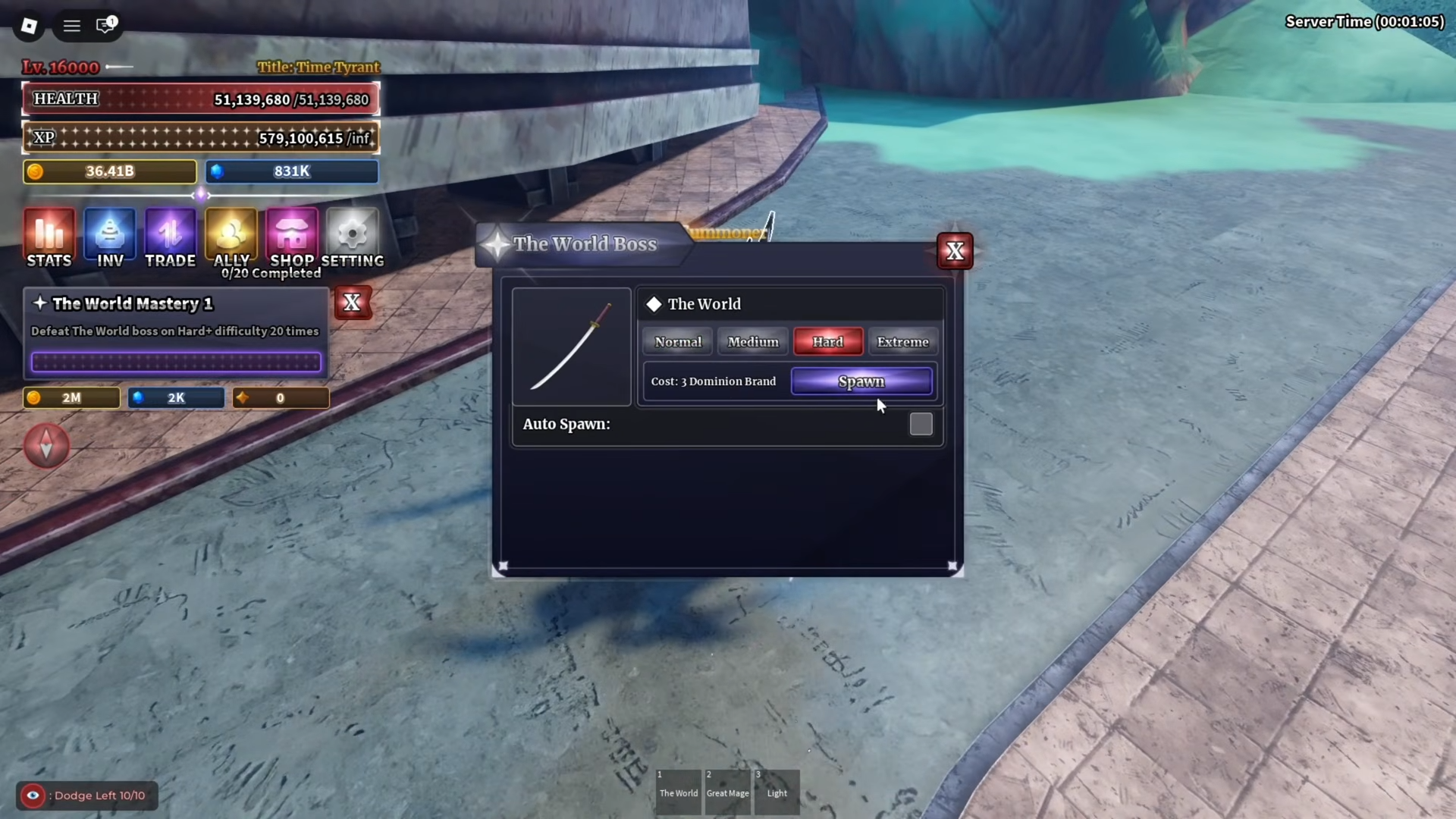The image size is (1456, 819).
Task: Equip Great Mage from the hotbar
Action: 727,792
